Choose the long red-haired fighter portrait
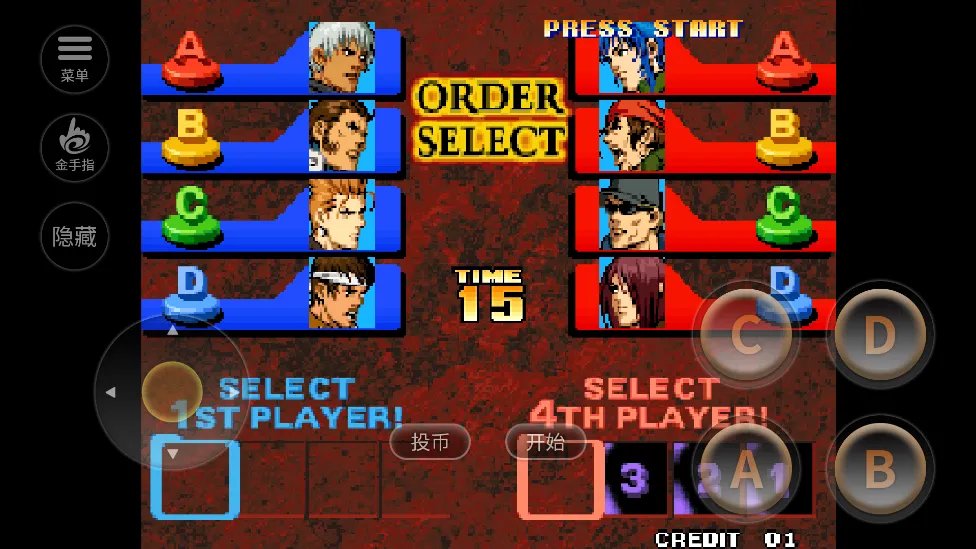The image size is (976, 549). point(631,293)
